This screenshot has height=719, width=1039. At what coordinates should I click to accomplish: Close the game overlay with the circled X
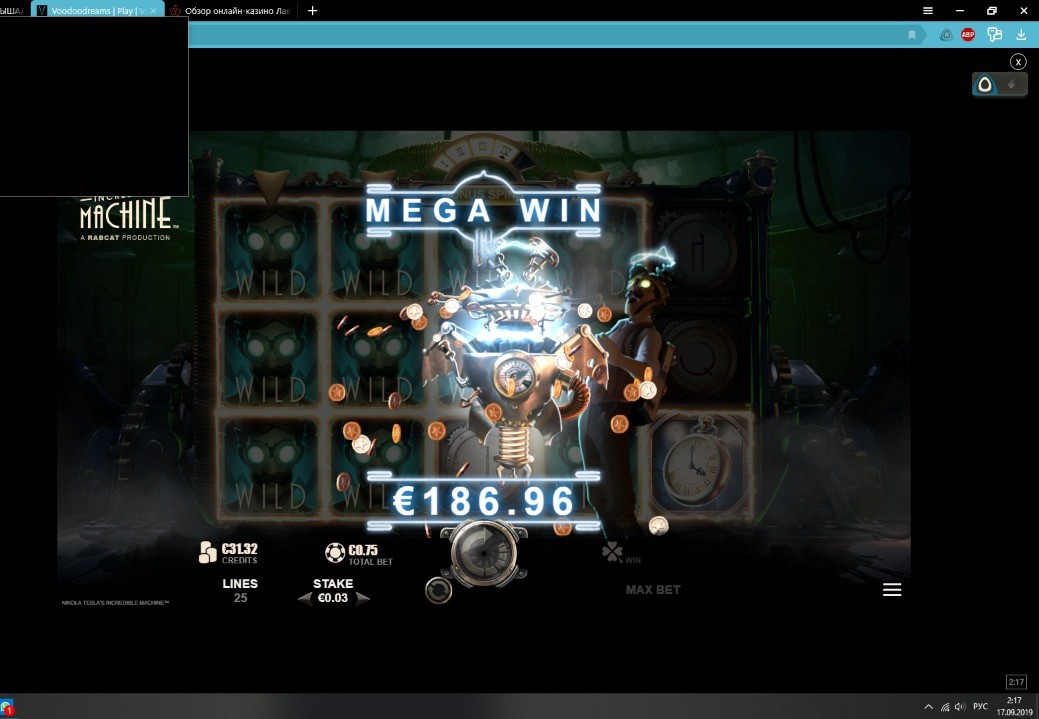pyautogui.click(x=1018, y=62)
